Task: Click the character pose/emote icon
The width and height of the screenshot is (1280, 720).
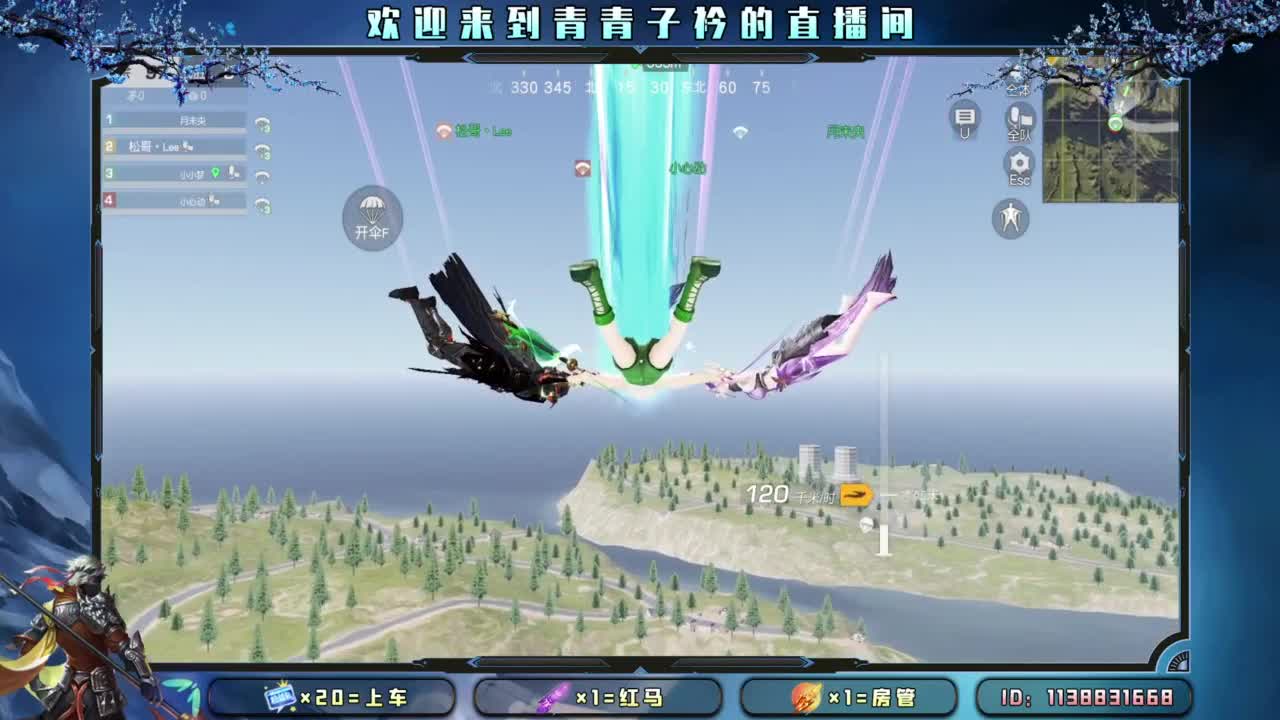Action: point(1008,217)
